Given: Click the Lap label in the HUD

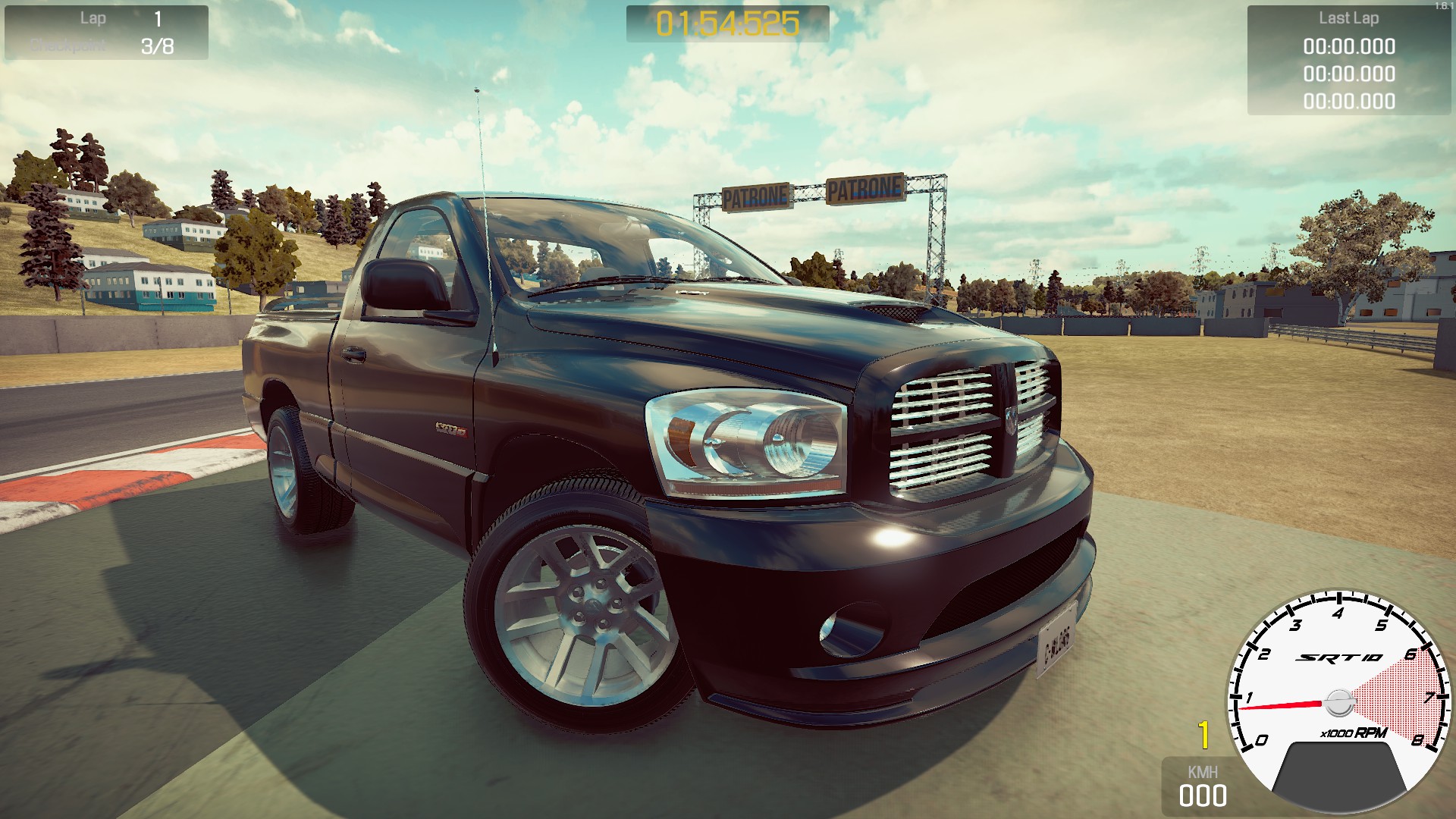Looking at the screenshot, I should tap(93, 18).
